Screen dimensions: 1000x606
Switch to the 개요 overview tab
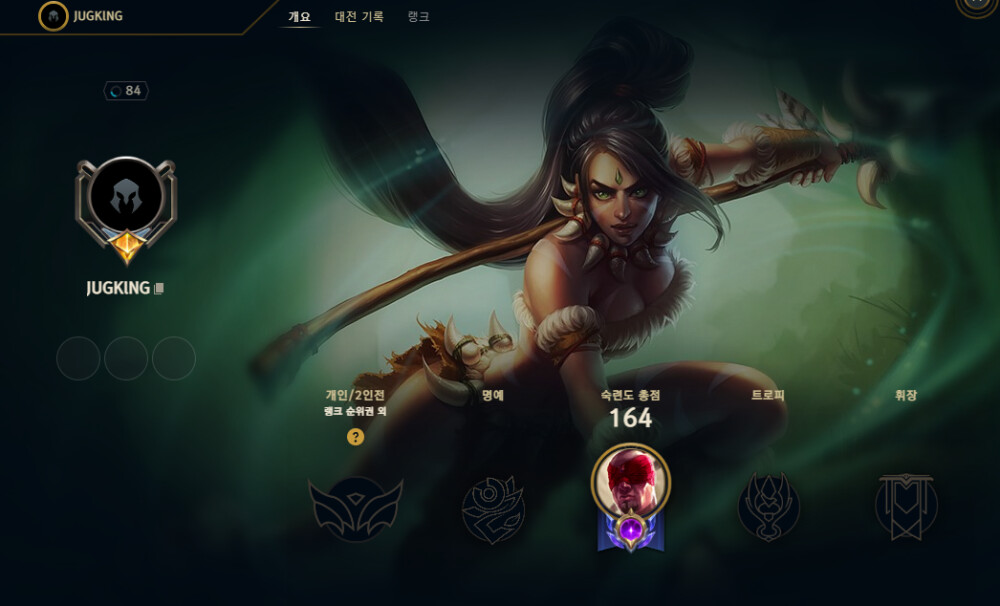tap(299, 17)
